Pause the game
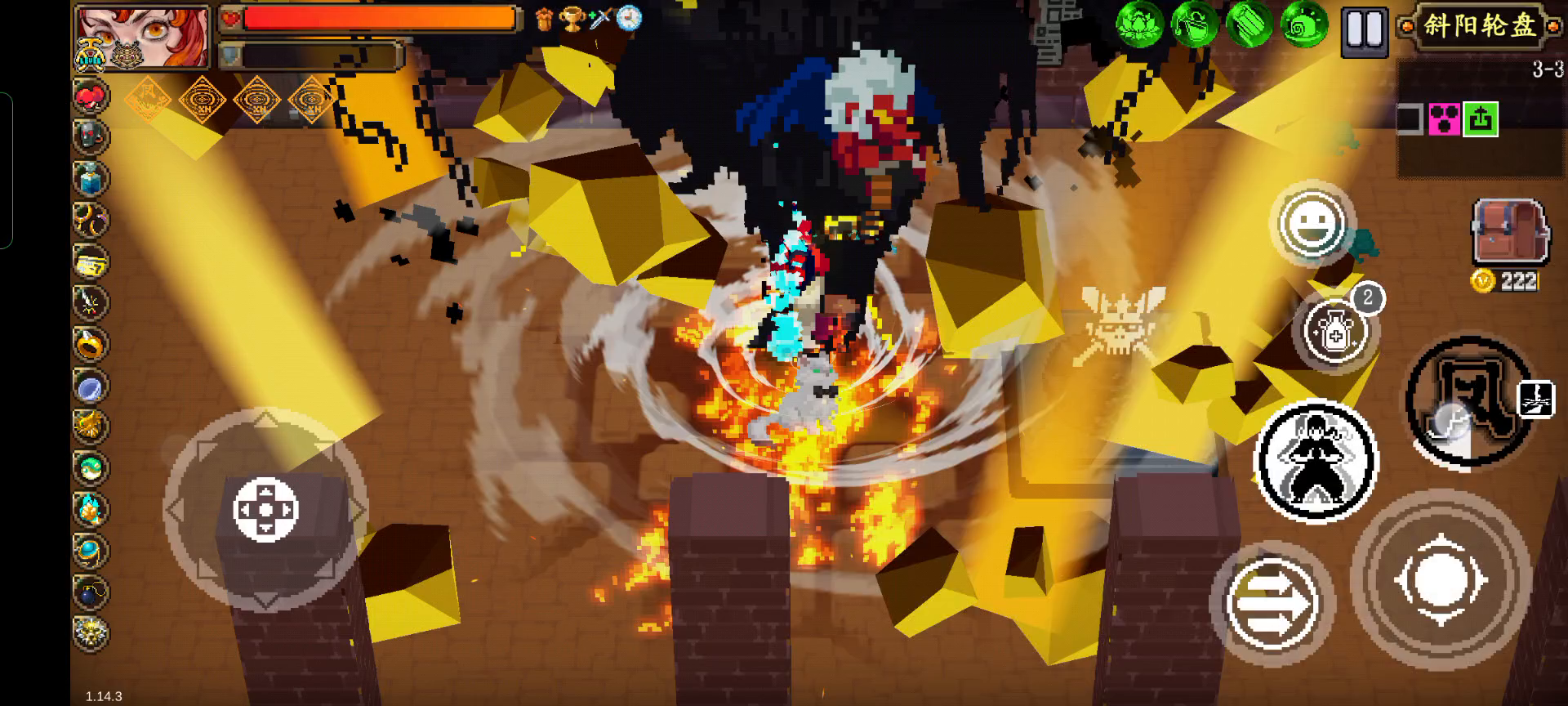The height and width of the screenshot is (706, 1568). click(x=1364, y=31)
